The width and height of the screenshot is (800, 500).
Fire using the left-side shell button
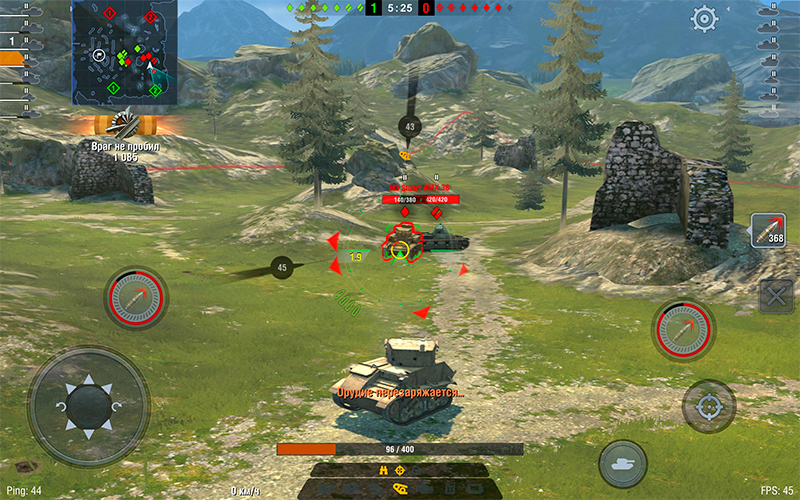pos(135,297)
